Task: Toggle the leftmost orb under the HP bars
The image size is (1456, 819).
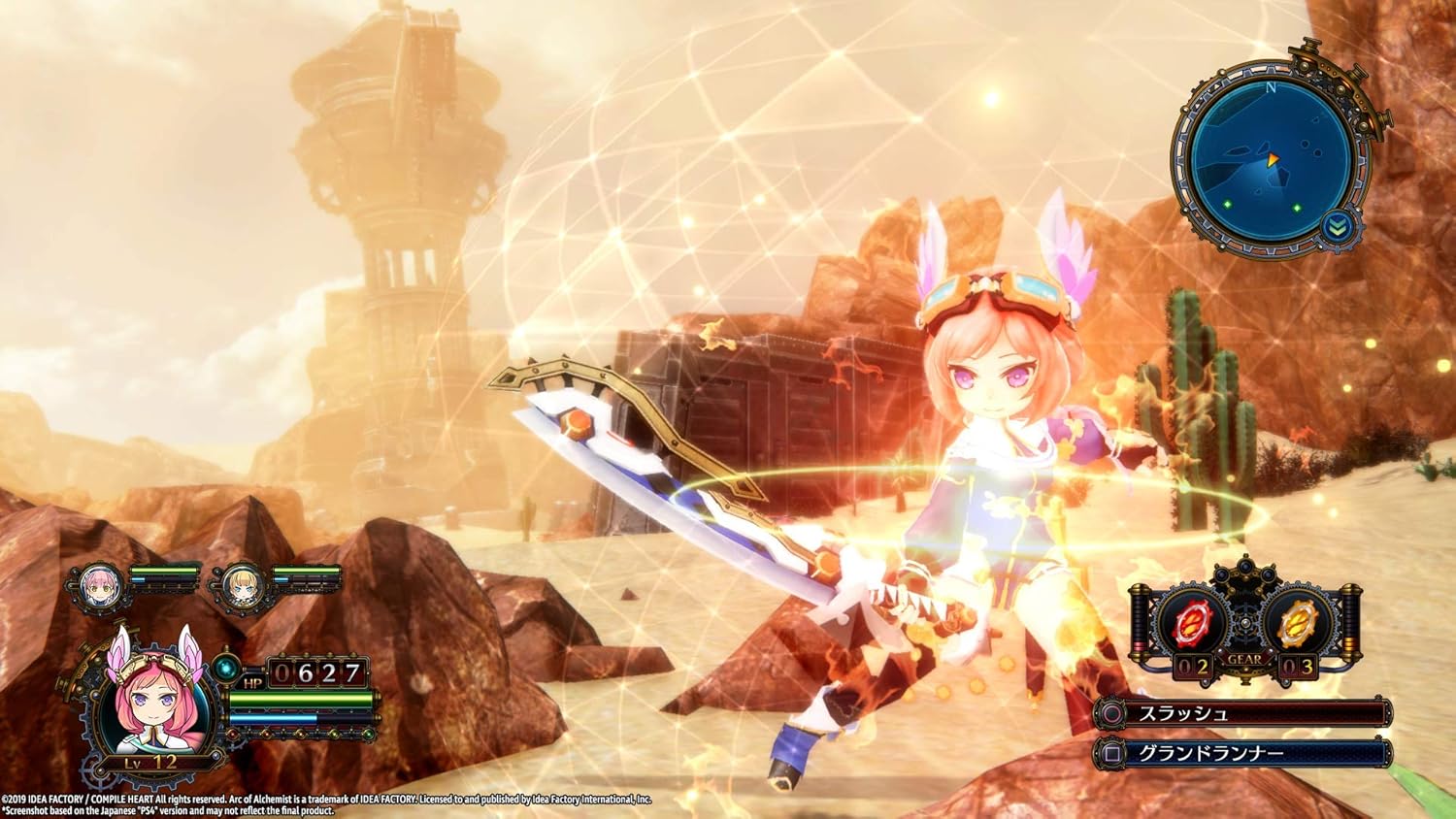Action: click(232, 734)
